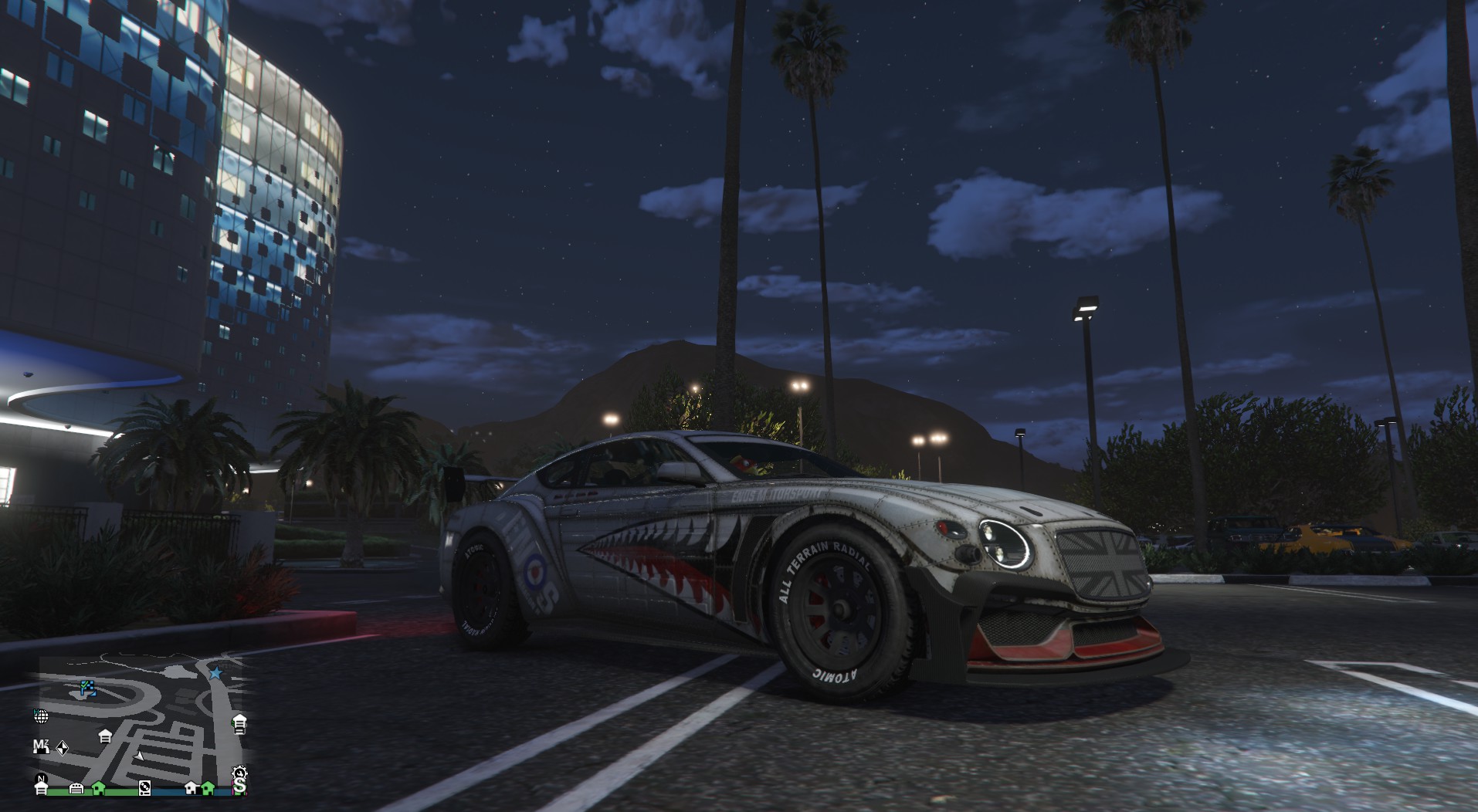This screenshot has width=1478, height=812.
Task: Open the garage door blip
Action: point(77,788)
